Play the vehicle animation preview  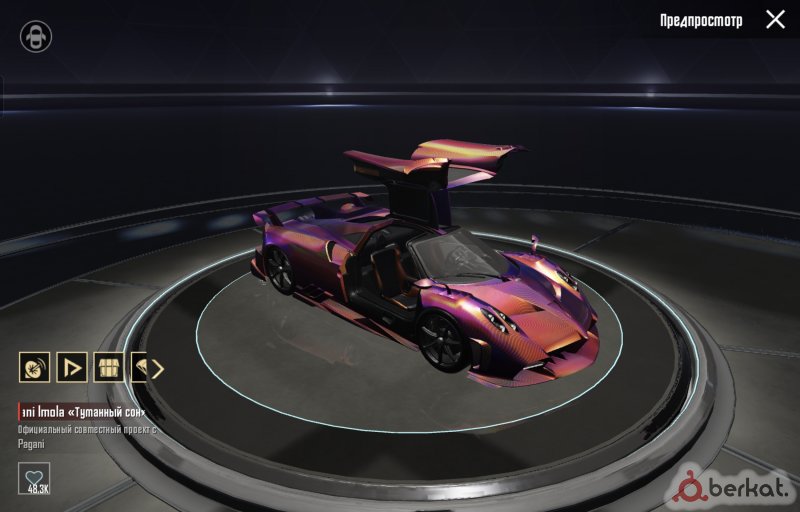71,367
